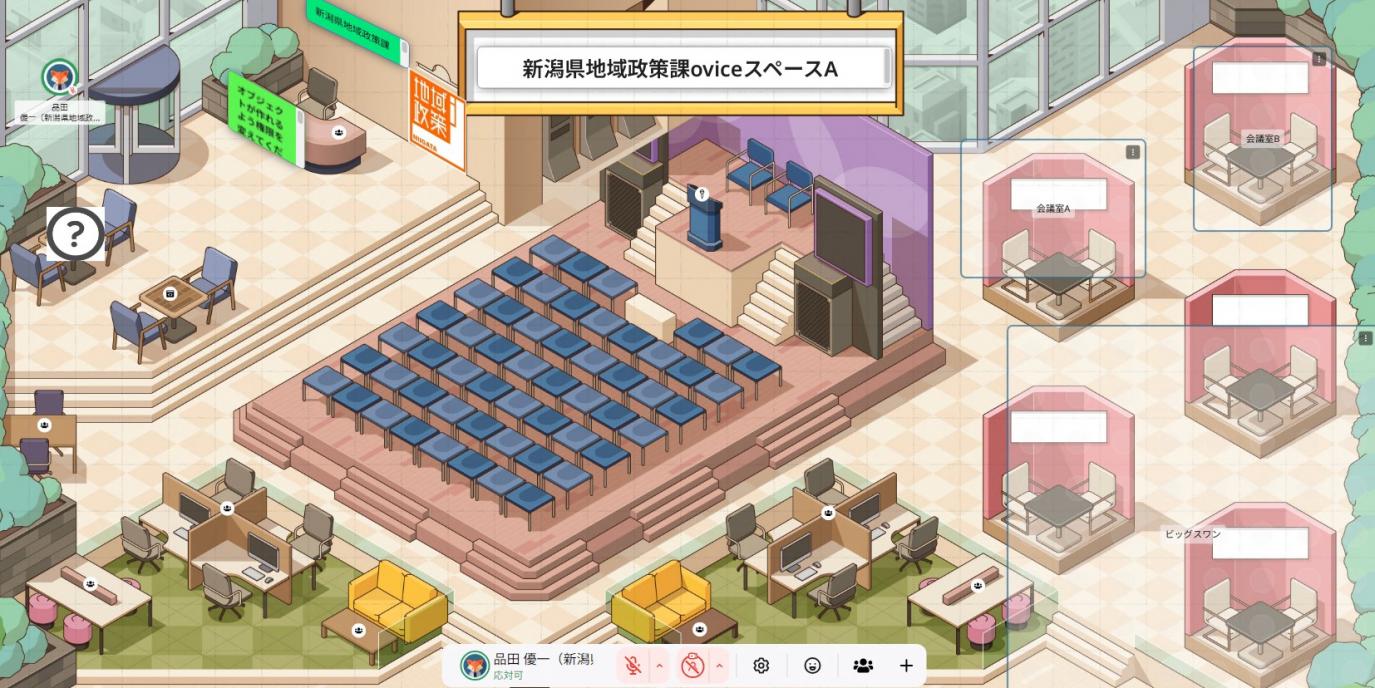Open the 会議室A room info icon
The width and height of the screenshot is (1375, 688).
point(1132,152)
